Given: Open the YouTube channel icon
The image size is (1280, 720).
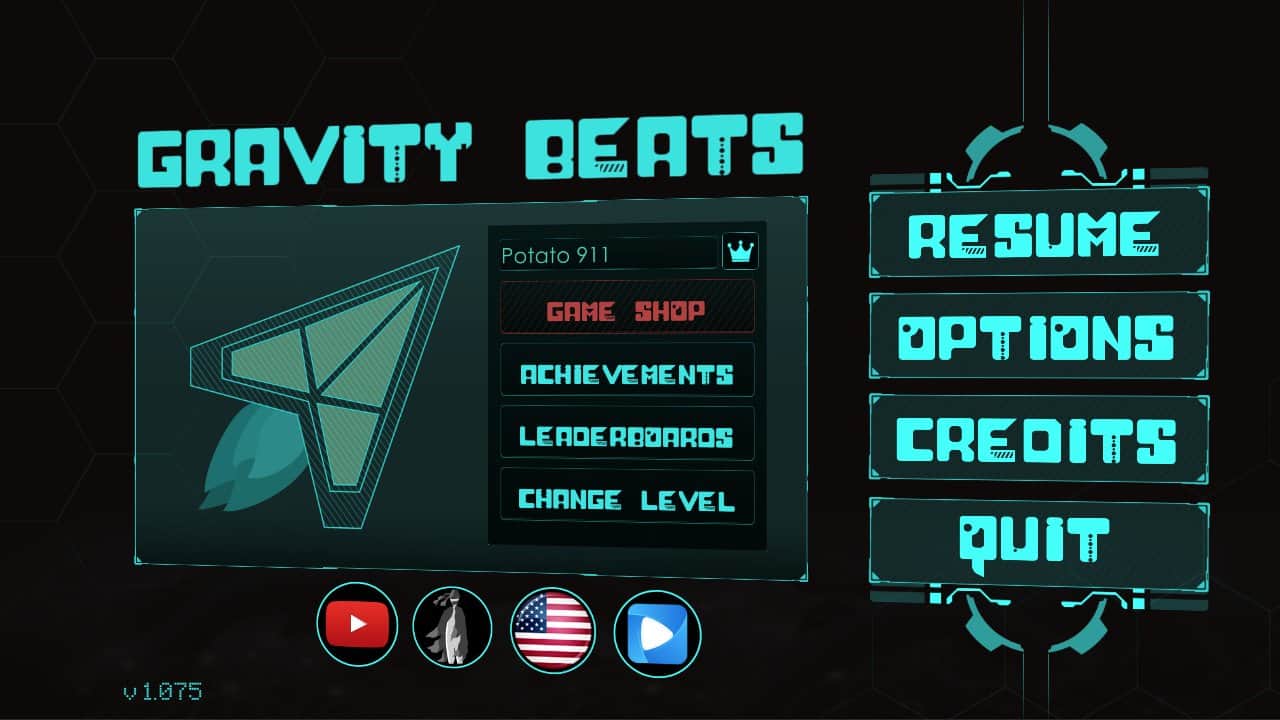Looking at the screenshot, I should click(x=358, y=625).
